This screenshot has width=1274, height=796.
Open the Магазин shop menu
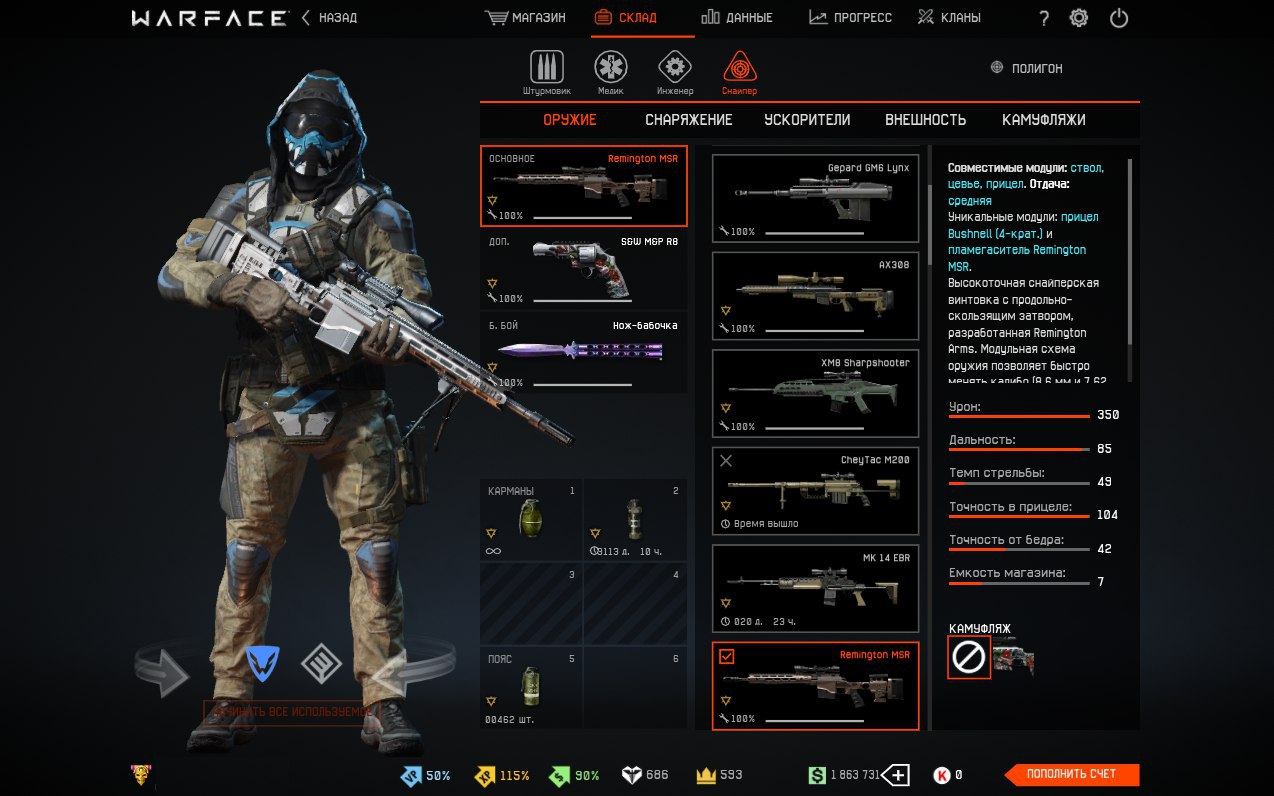pyautogui.click(x=525, y=18)
